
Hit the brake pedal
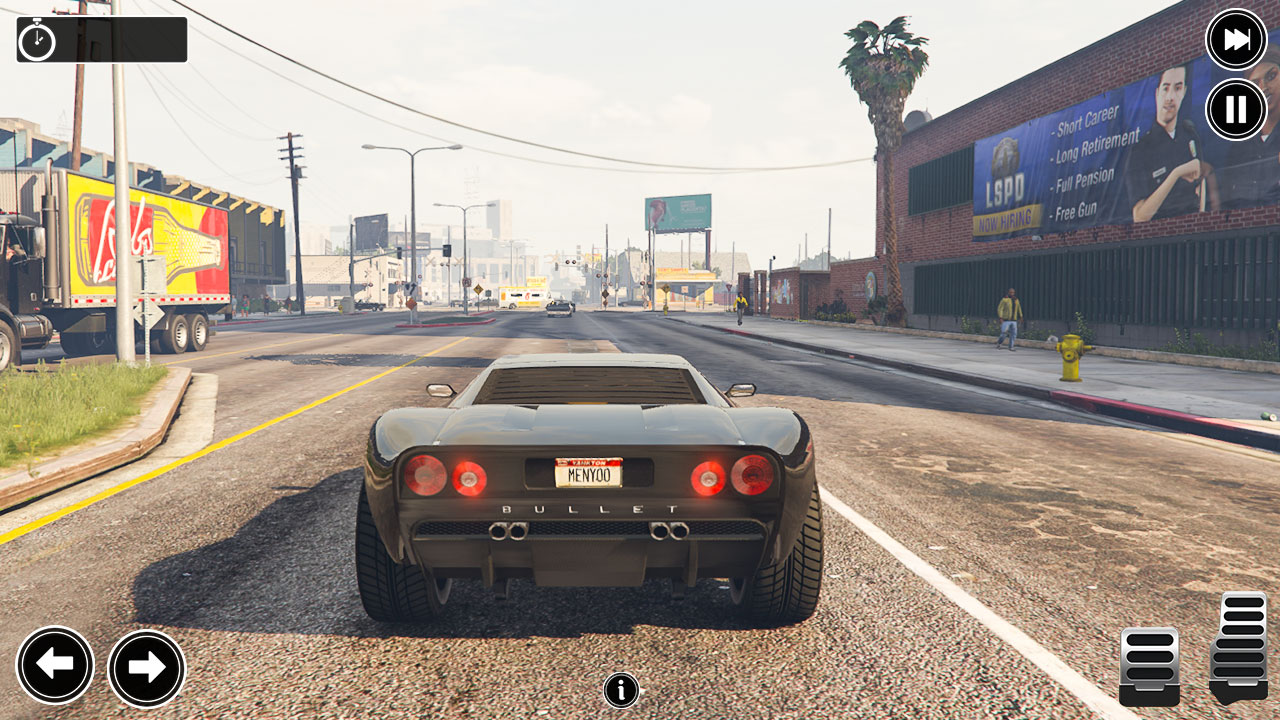pos(1149,666)
